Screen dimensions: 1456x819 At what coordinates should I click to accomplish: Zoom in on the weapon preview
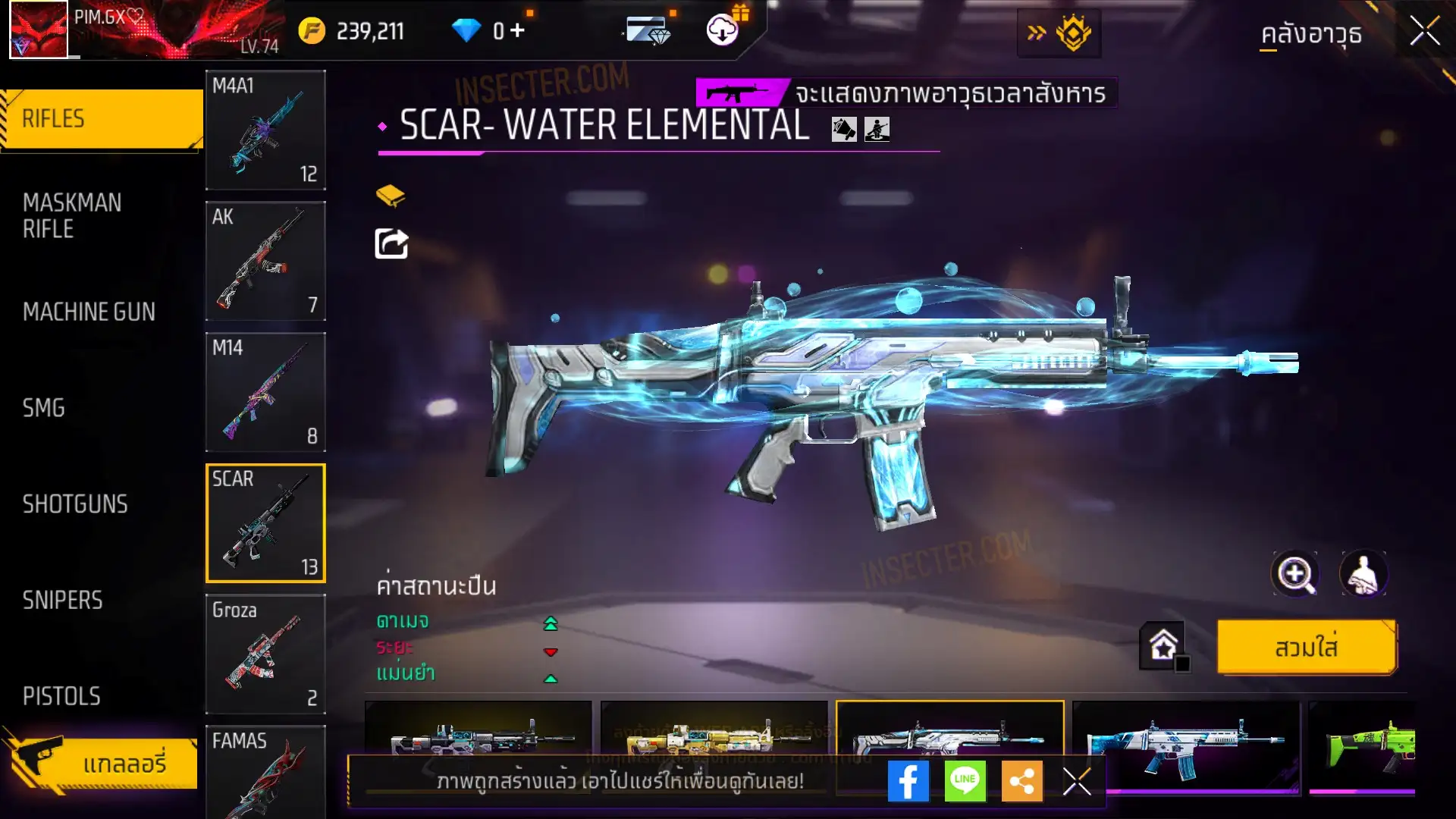pyautogui.click(x=1294, y=574)
